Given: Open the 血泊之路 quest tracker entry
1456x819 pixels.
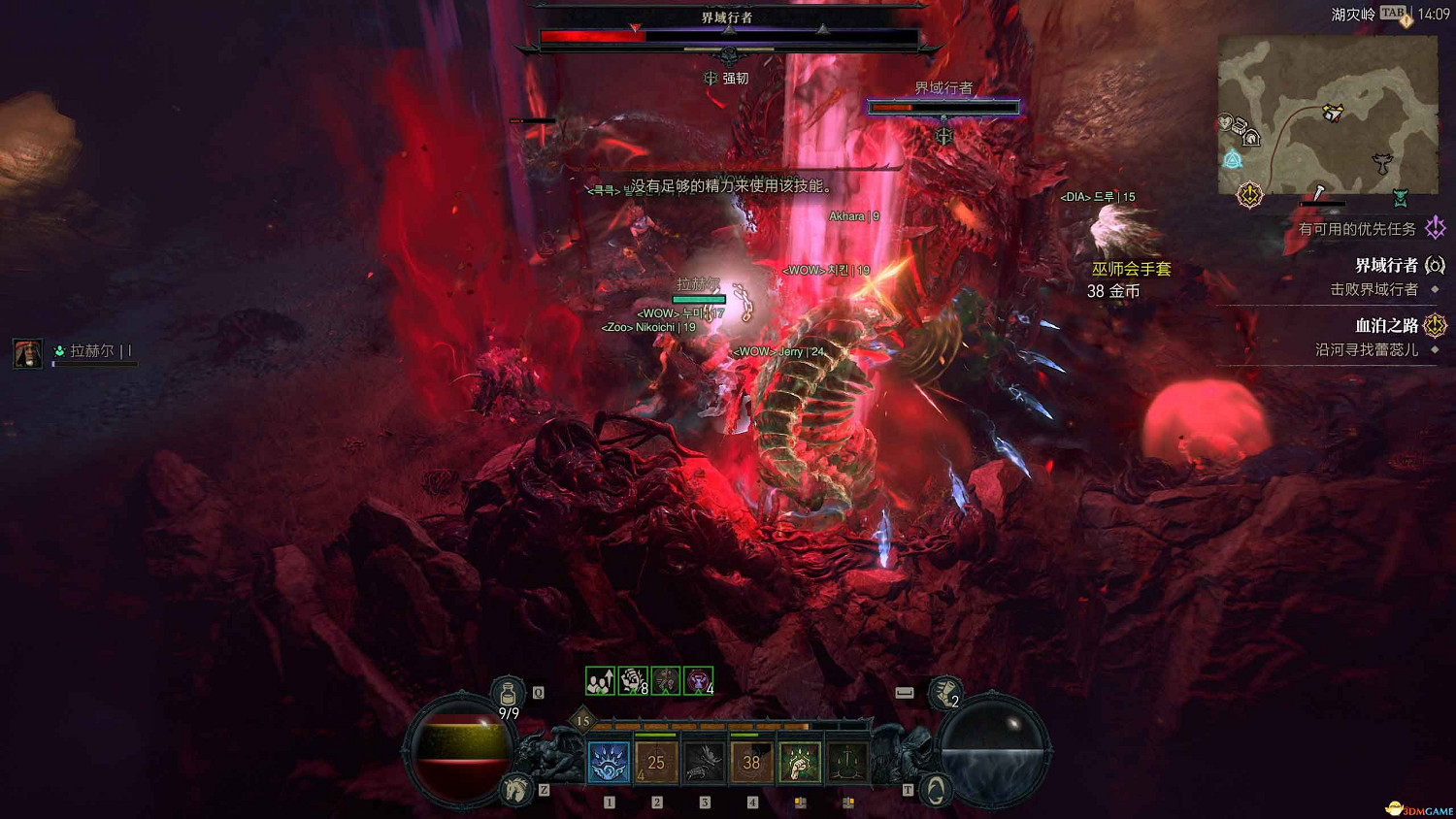Looking at the screenshot, I should pos(1386,326).
